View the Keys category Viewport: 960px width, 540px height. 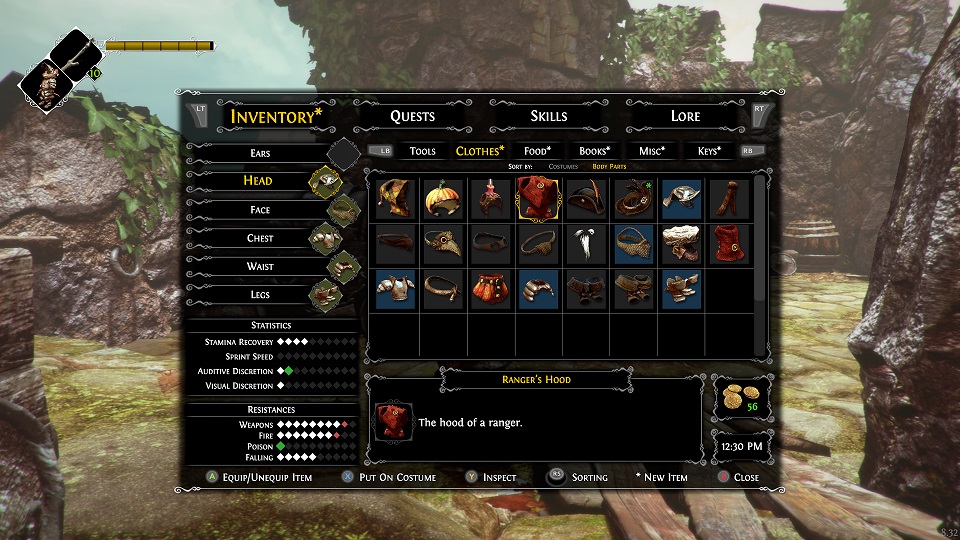[x=710, y=151]
